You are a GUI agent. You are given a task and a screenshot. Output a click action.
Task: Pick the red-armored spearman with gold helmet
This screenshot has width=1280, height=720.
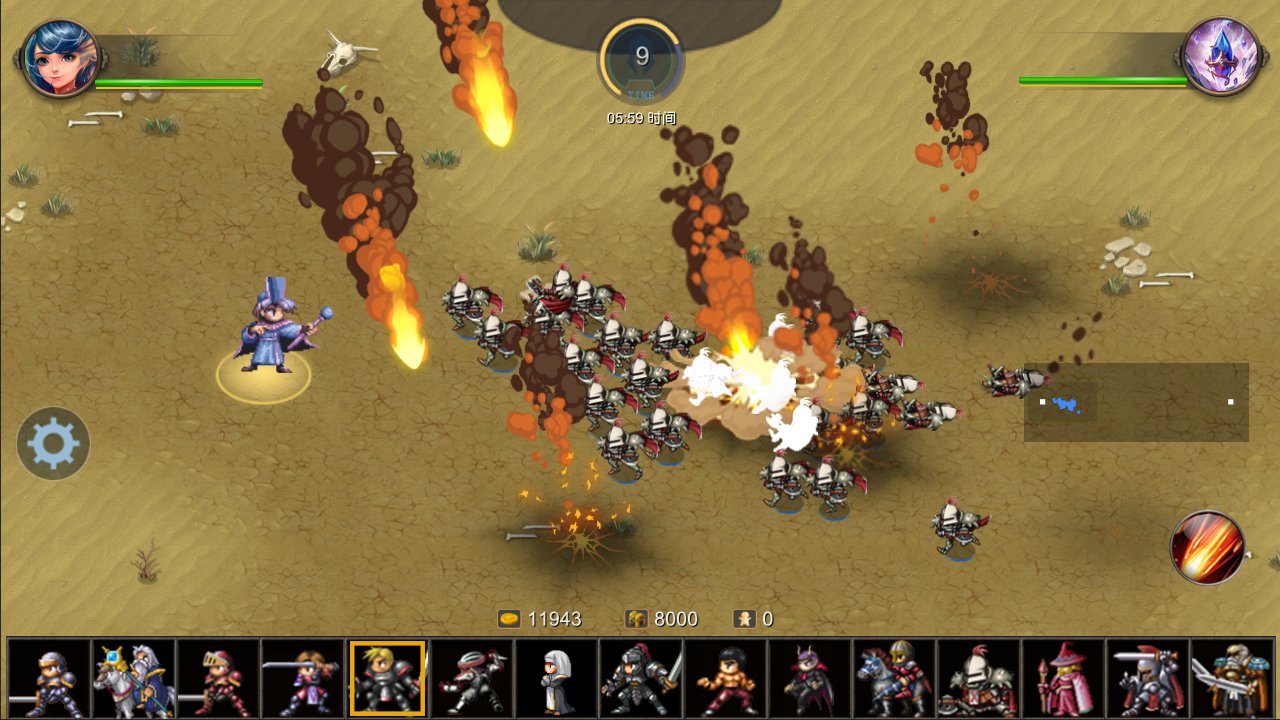tap(218, 679)
